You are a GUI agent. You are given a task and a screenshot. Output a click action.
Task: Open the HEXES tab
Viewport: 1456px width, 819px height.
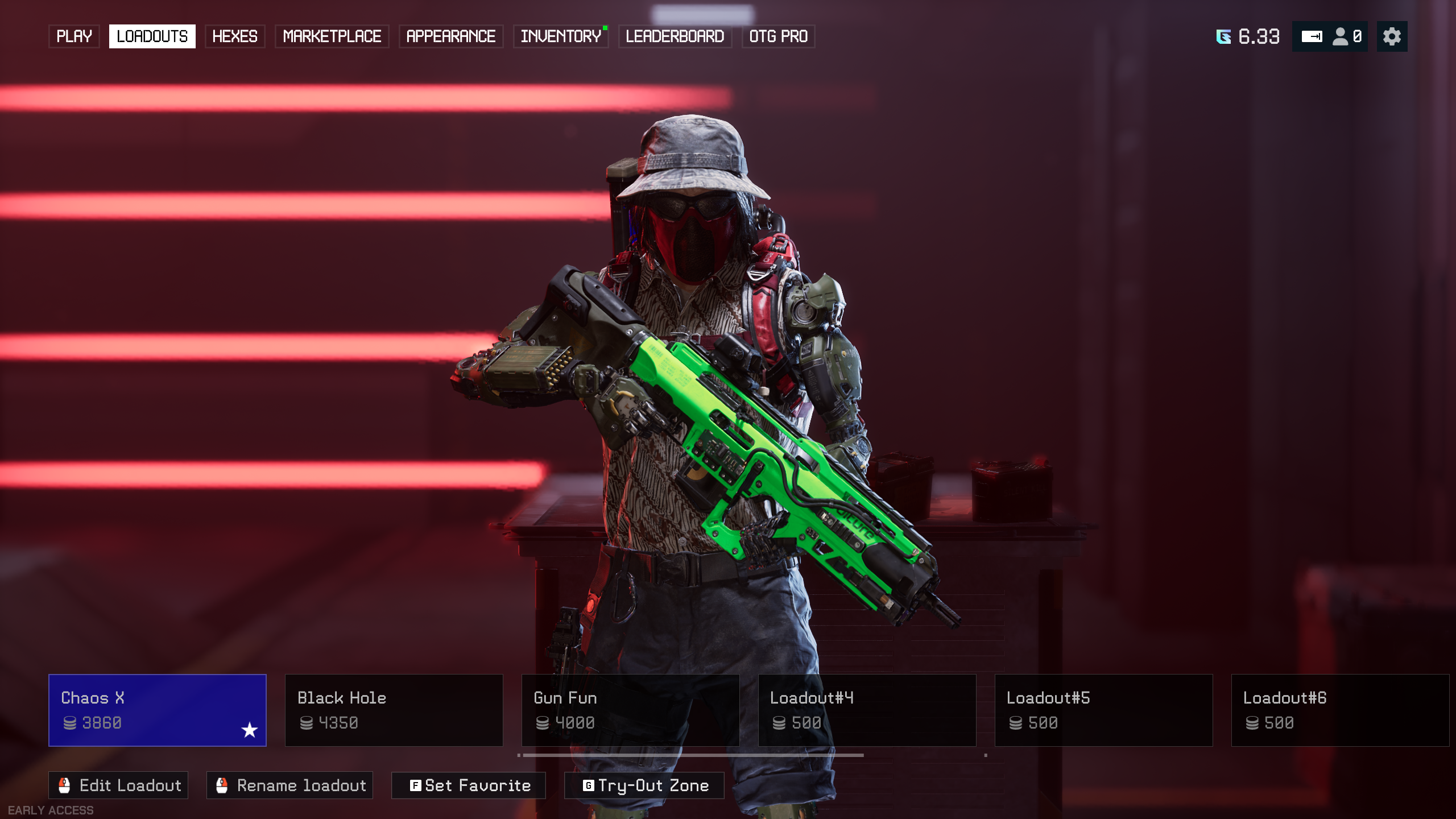pyautogui.click(x=234, y=36)
